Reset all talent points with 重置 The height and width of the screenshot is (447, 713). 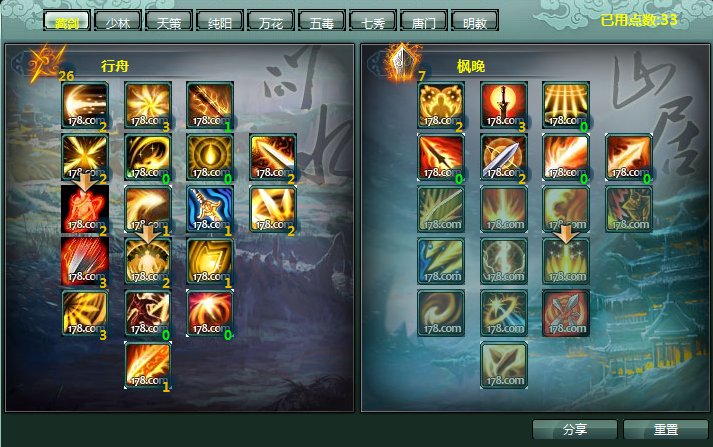664,429
